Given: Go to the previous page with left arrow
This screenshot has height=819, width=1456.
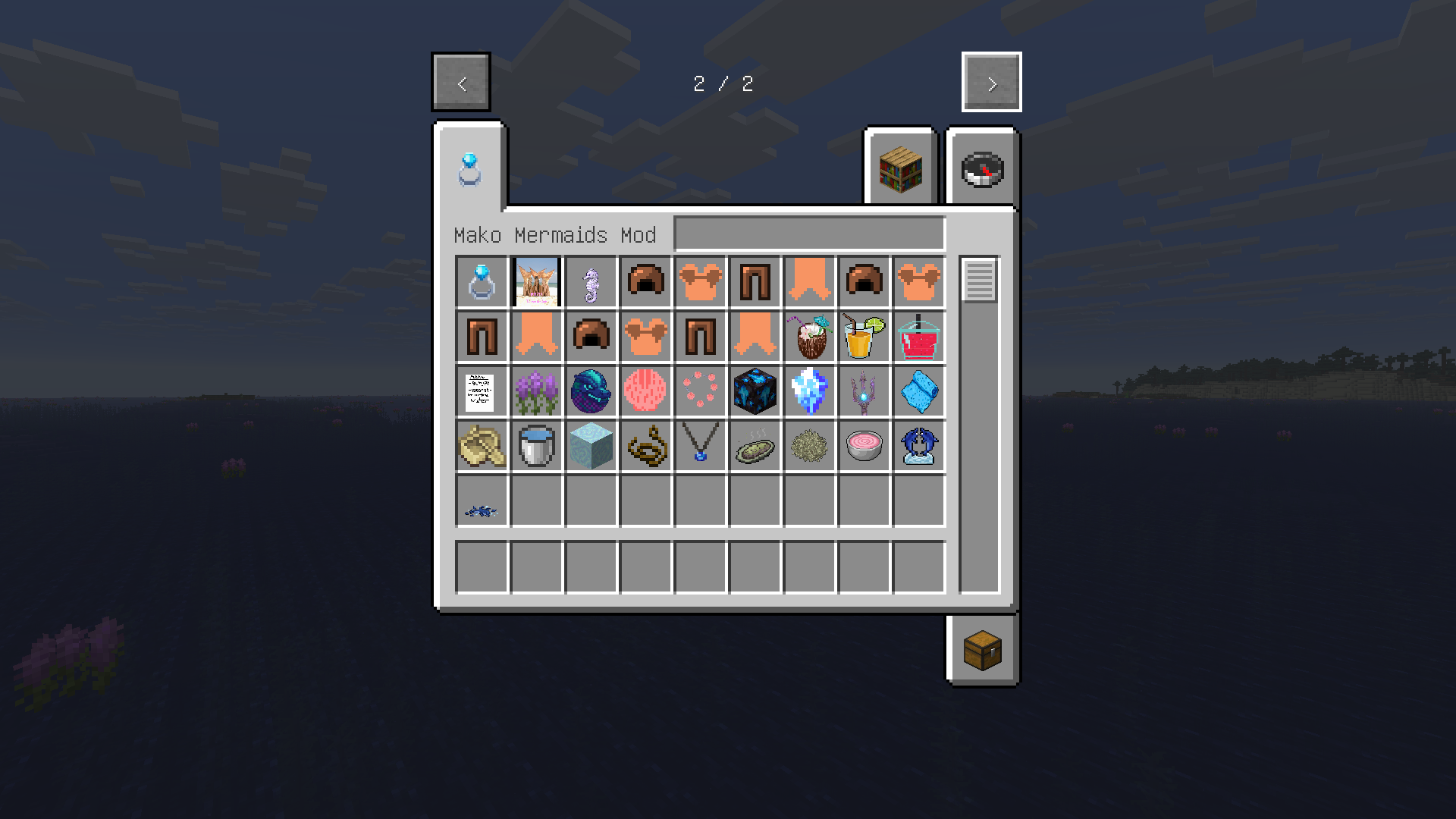Looking at the screenshot, I should pyautogui.click(x=460, y=82).
